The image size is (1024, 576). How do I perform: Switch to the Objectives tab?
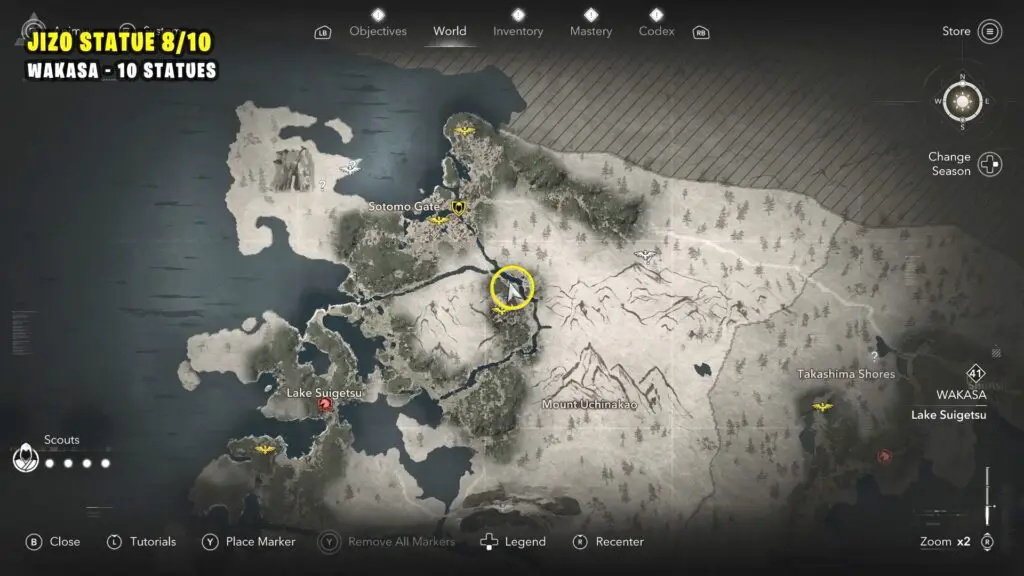point(378,31)
